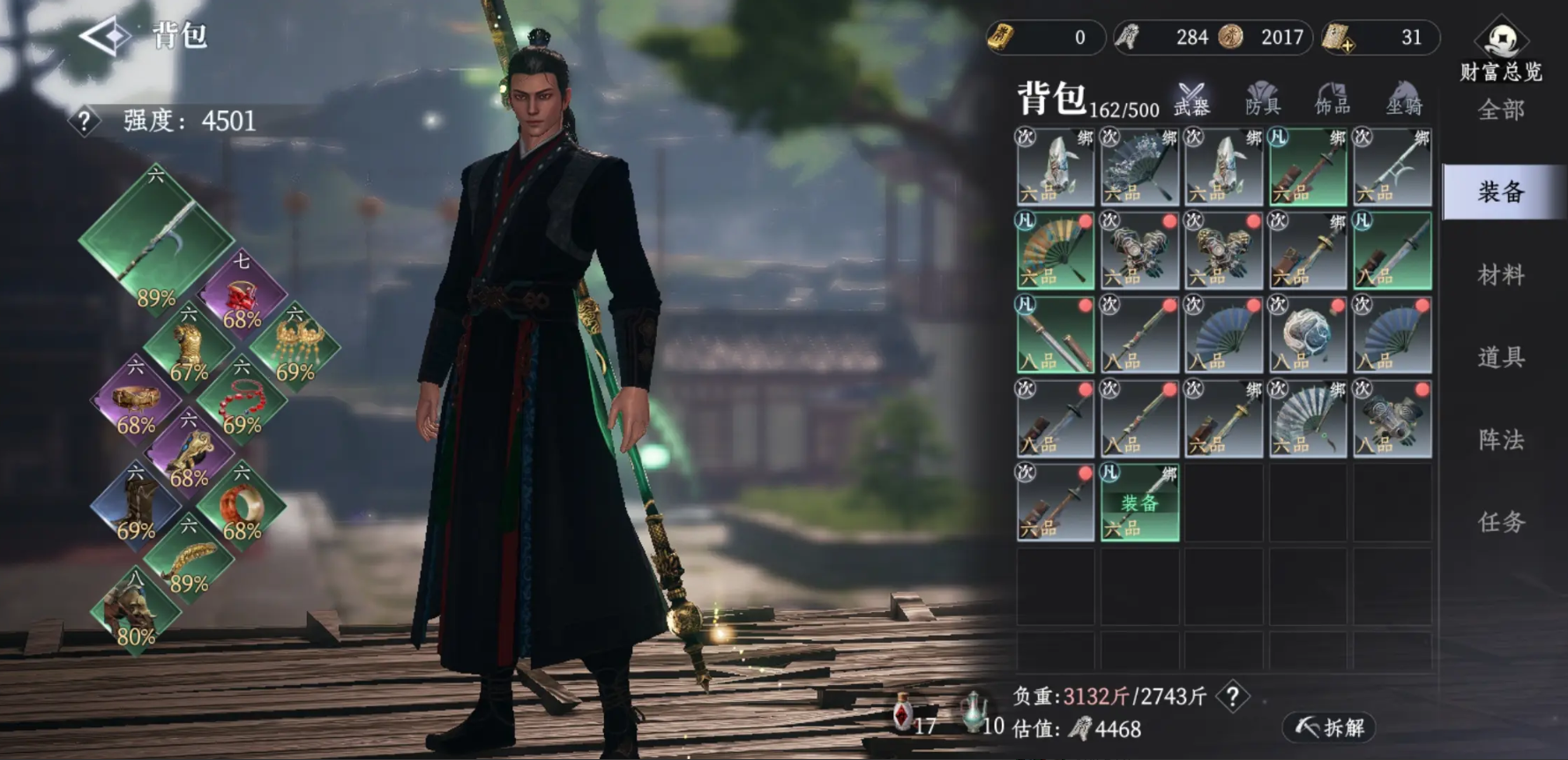Open the carry weight help question mark

pyautogui.click(x=1232, y=697)
